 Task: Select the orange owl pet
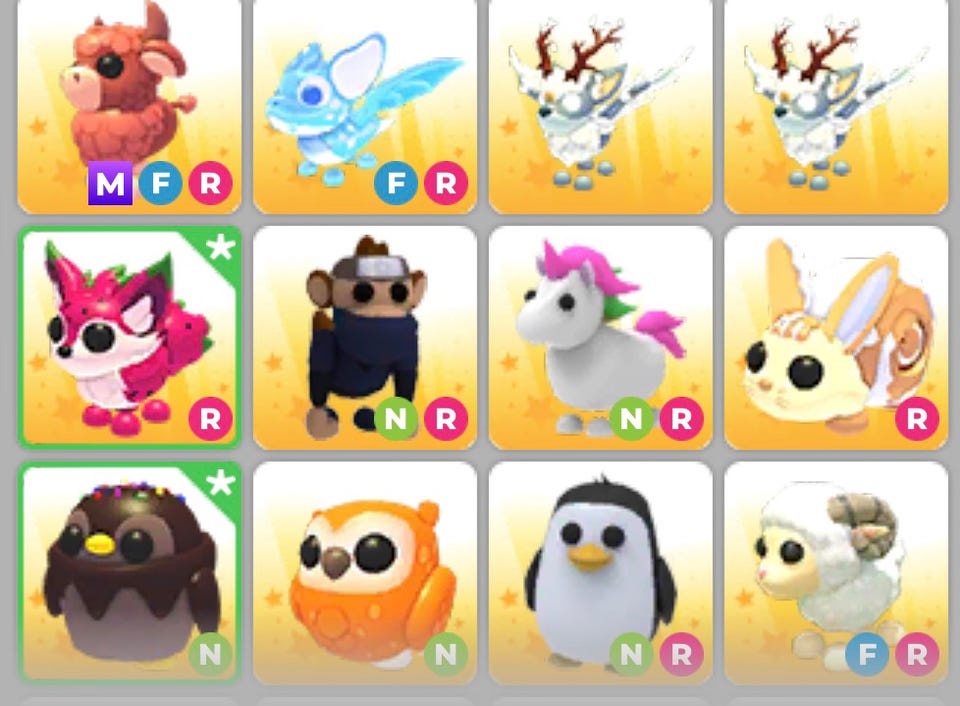[x=364, y=572]
